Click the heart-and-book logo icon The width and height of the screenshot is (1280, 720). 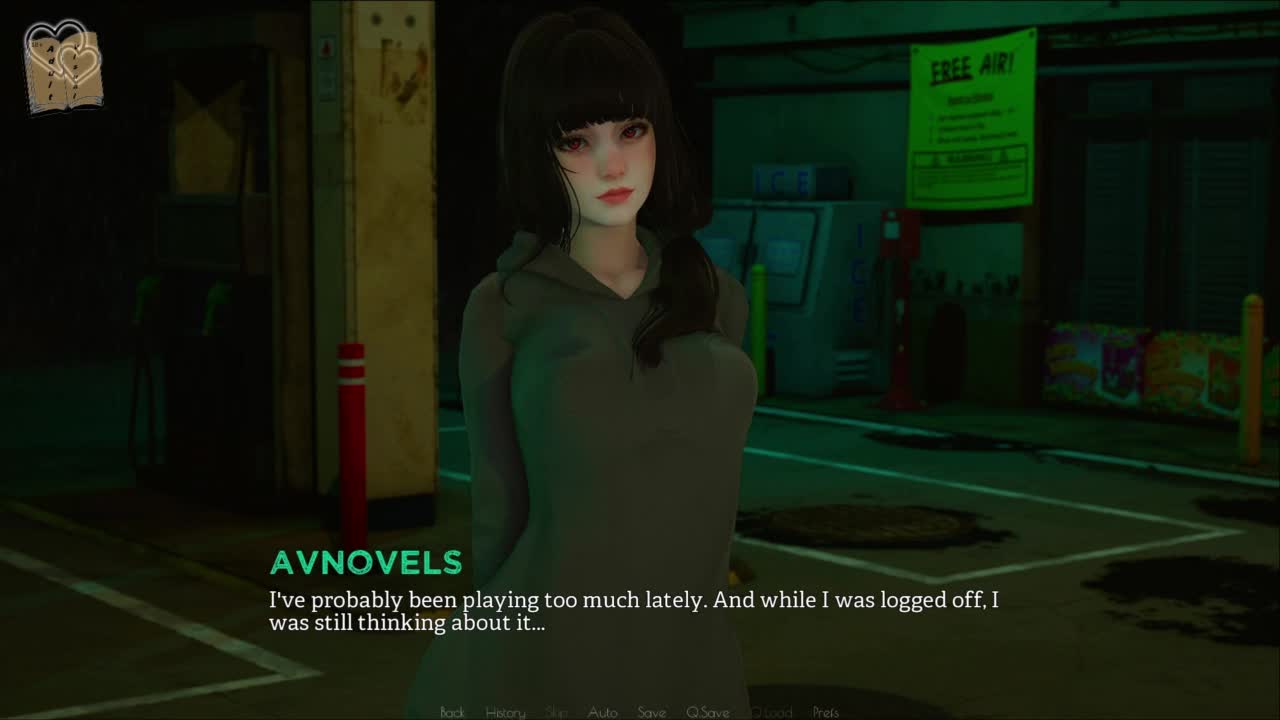coord(63,66)
